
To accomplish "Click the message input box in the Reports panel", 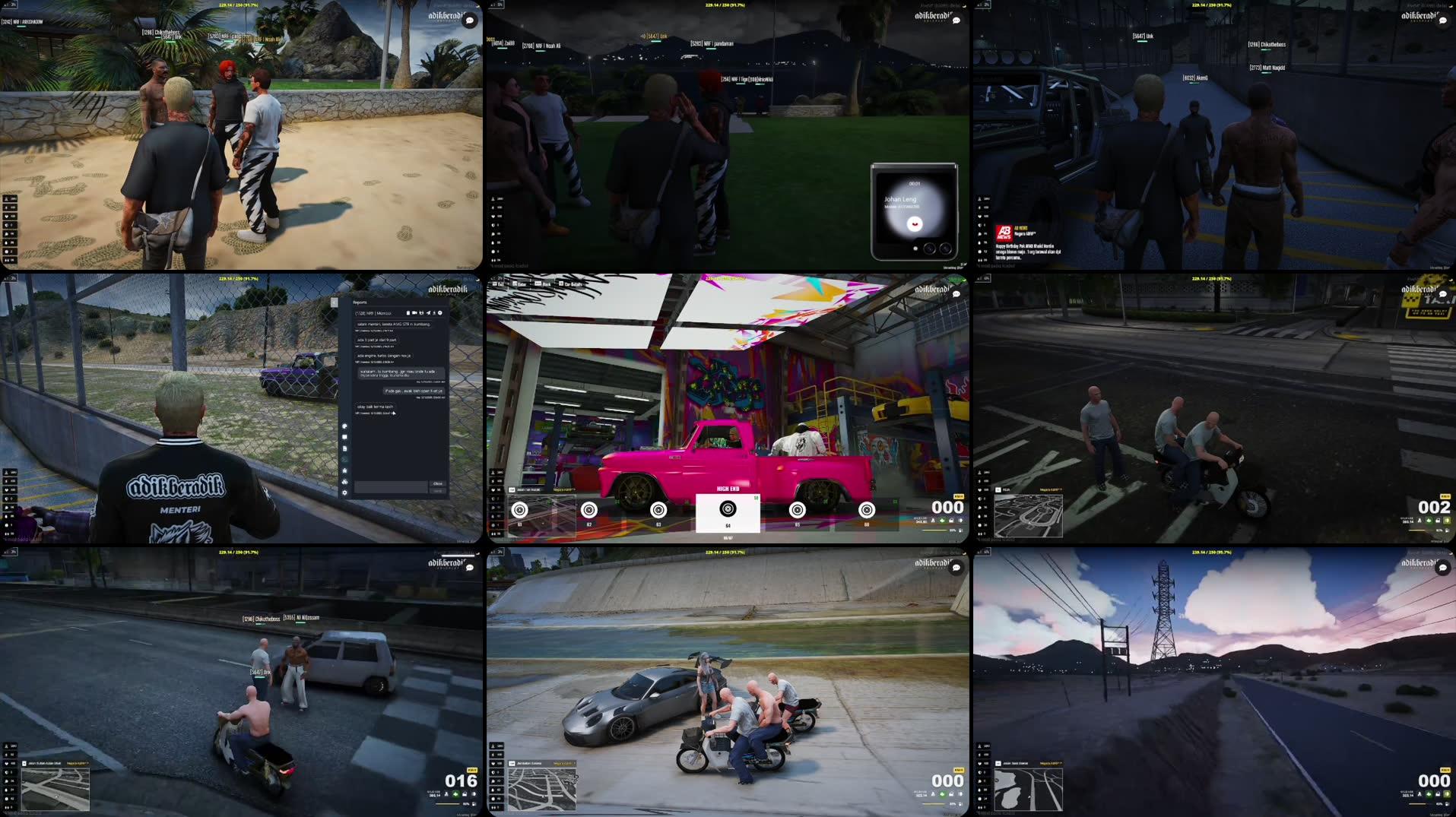I will click(x=391, y=487).
